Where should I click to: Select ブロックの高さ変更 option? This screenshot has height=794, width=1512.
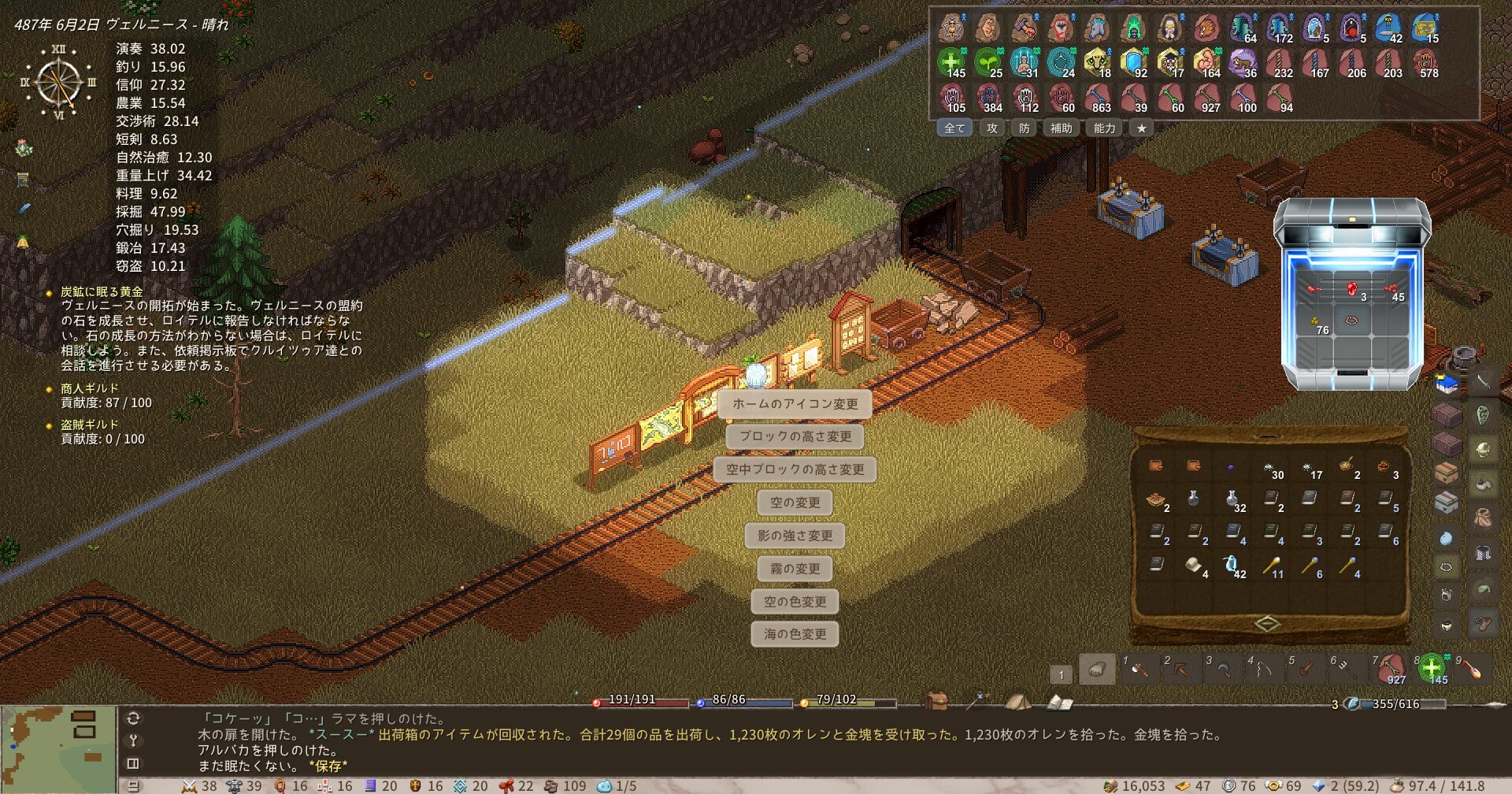(x=795, y=436)
